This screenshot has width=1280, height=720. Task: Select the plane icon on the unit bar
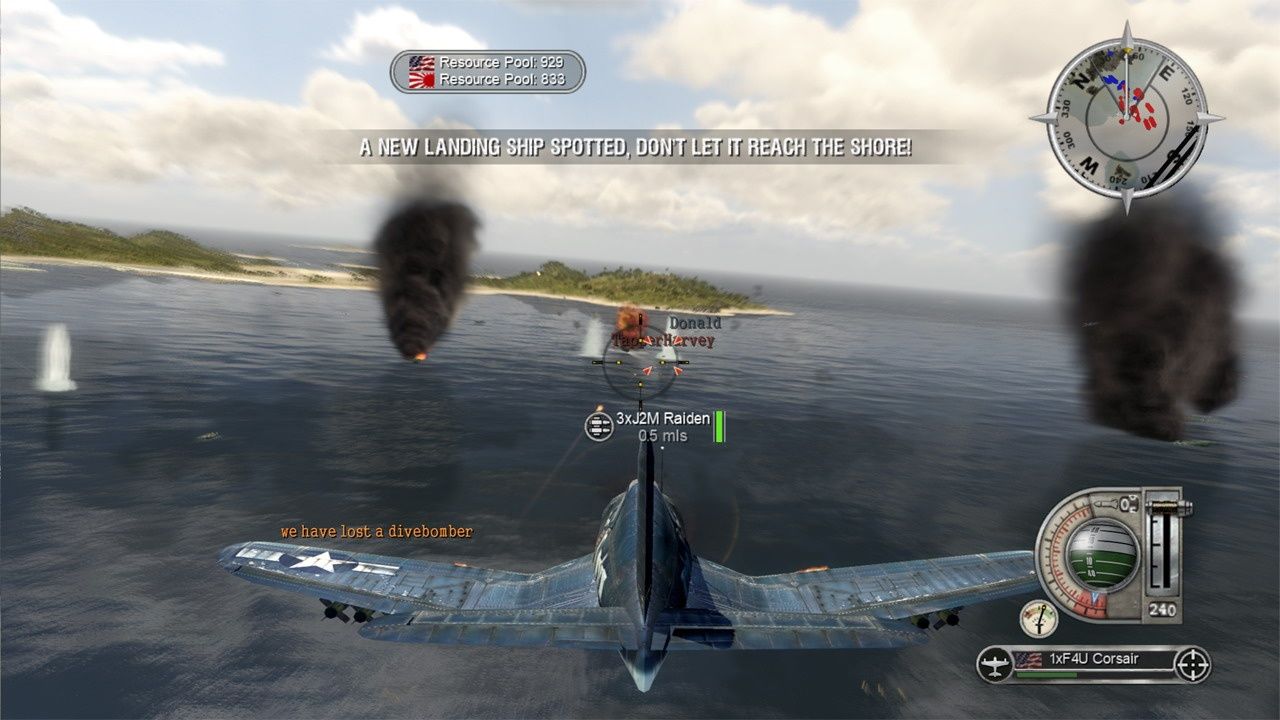point(995,664)
